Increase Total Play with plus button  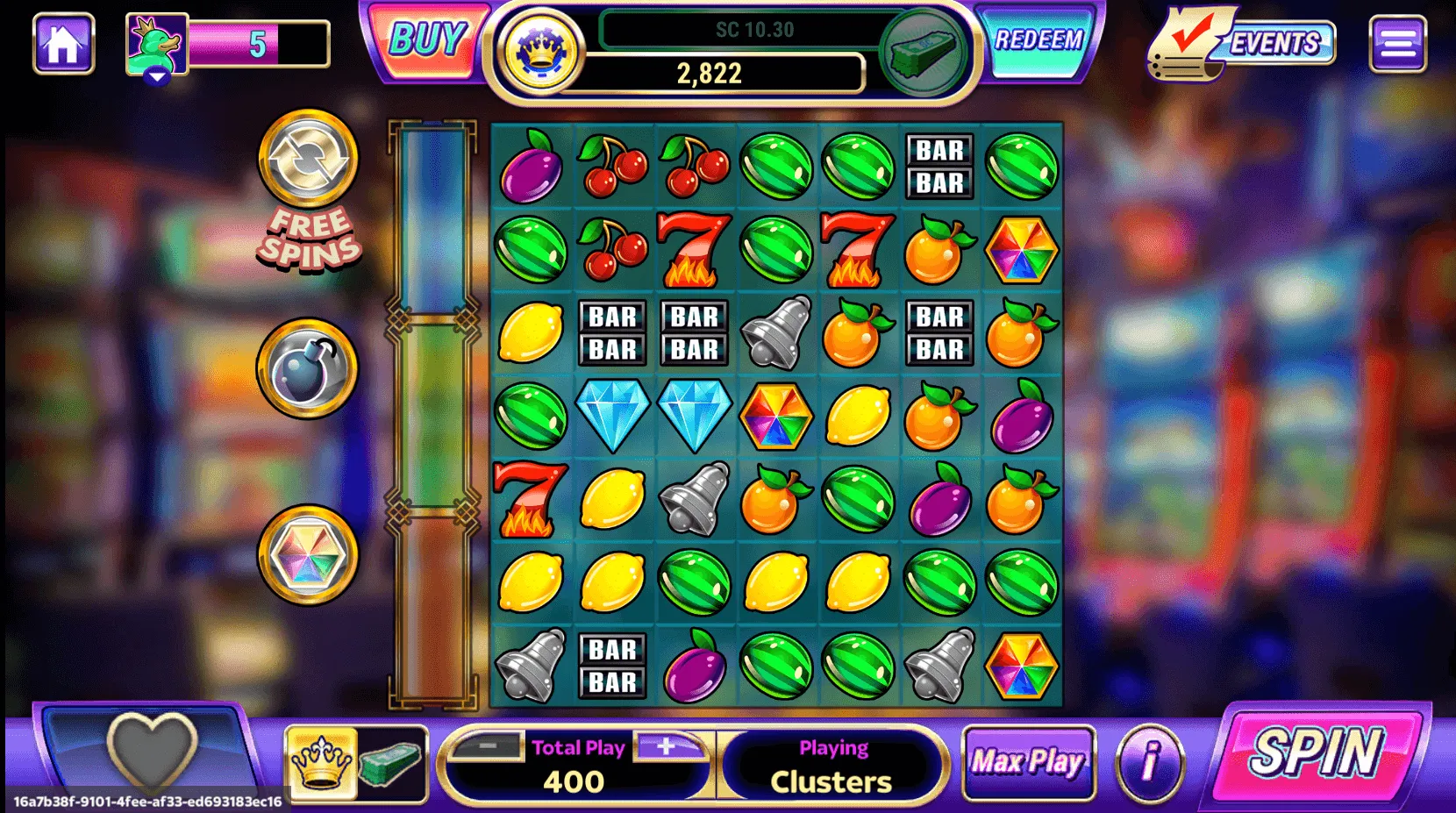[x=667, y=746]
